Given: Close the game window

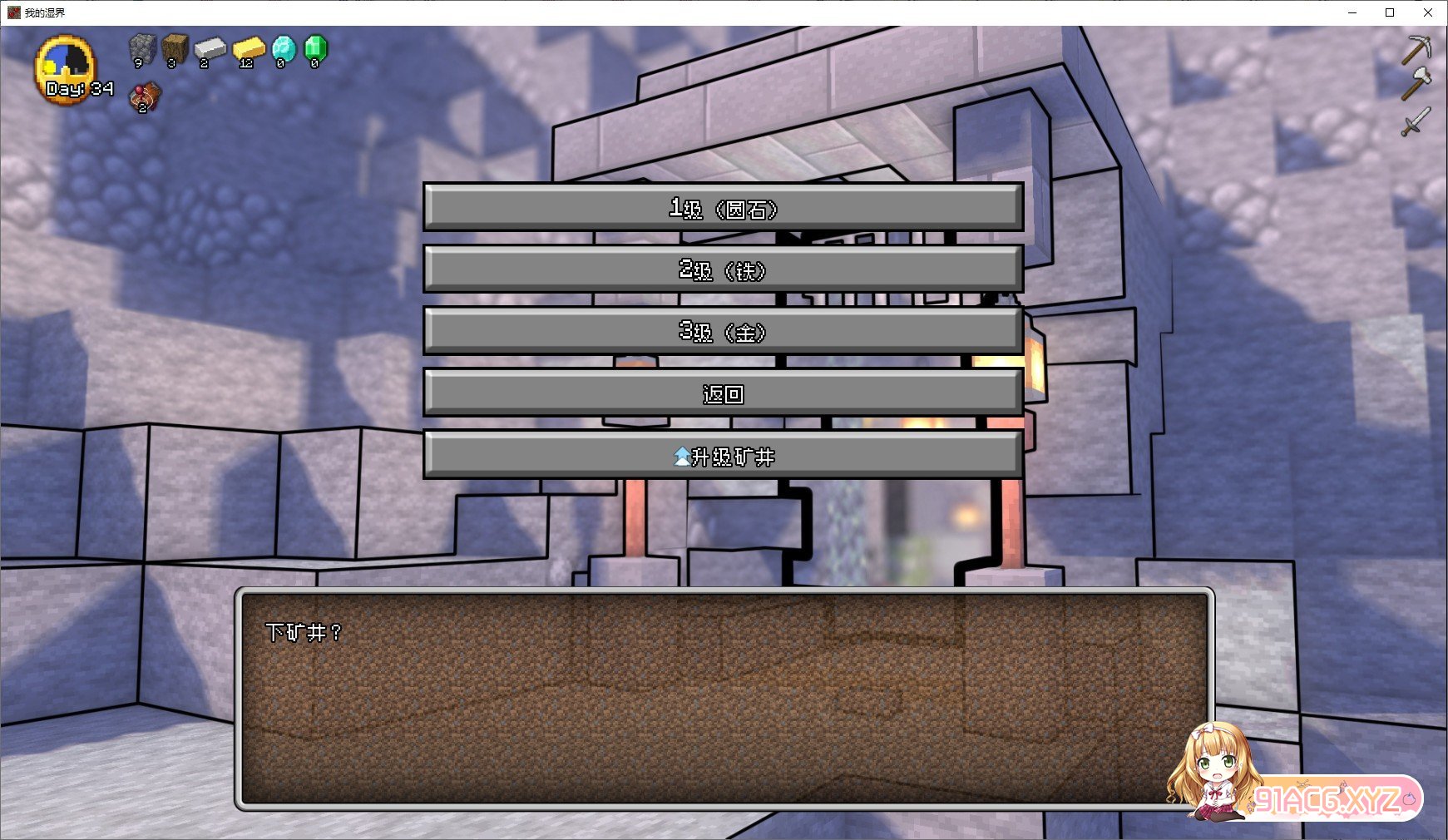Looking at the screenshot, I should (1428, 12).
